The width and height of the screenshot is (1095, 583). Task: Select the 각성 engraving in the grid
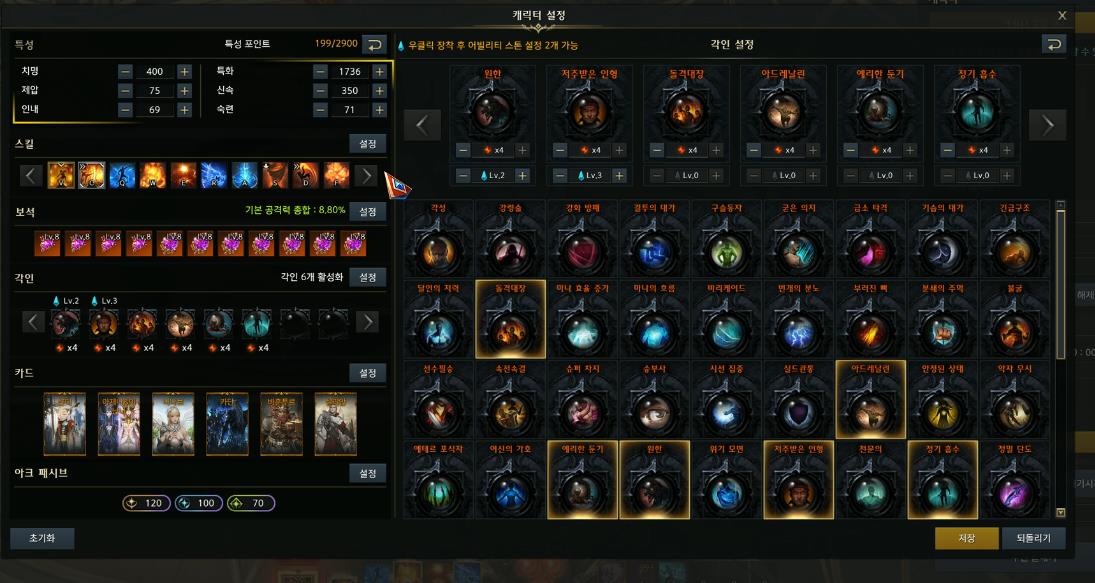[x=439, y=247]
